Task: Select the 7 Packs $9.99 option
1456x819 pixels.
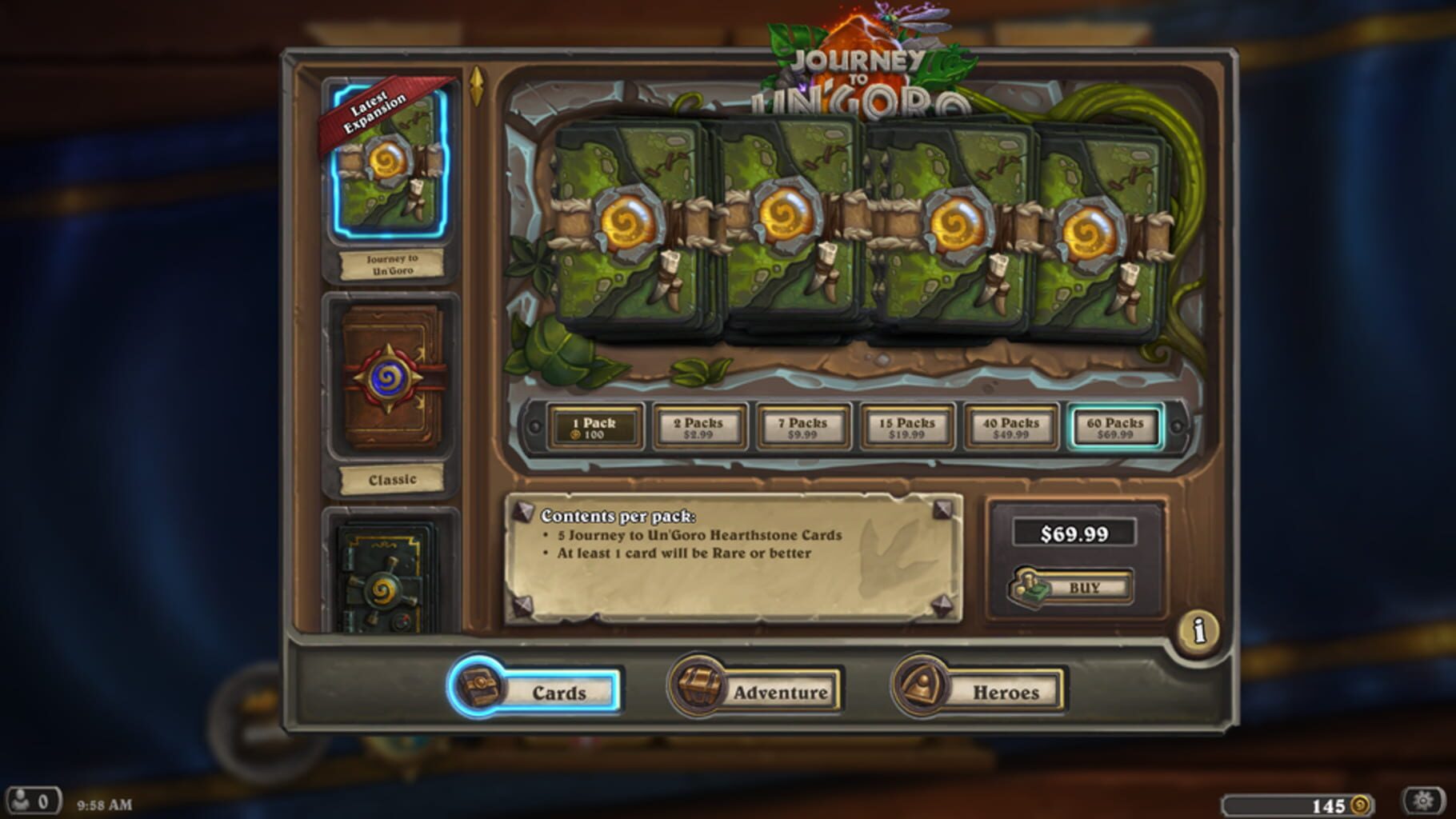Action: 802,425
